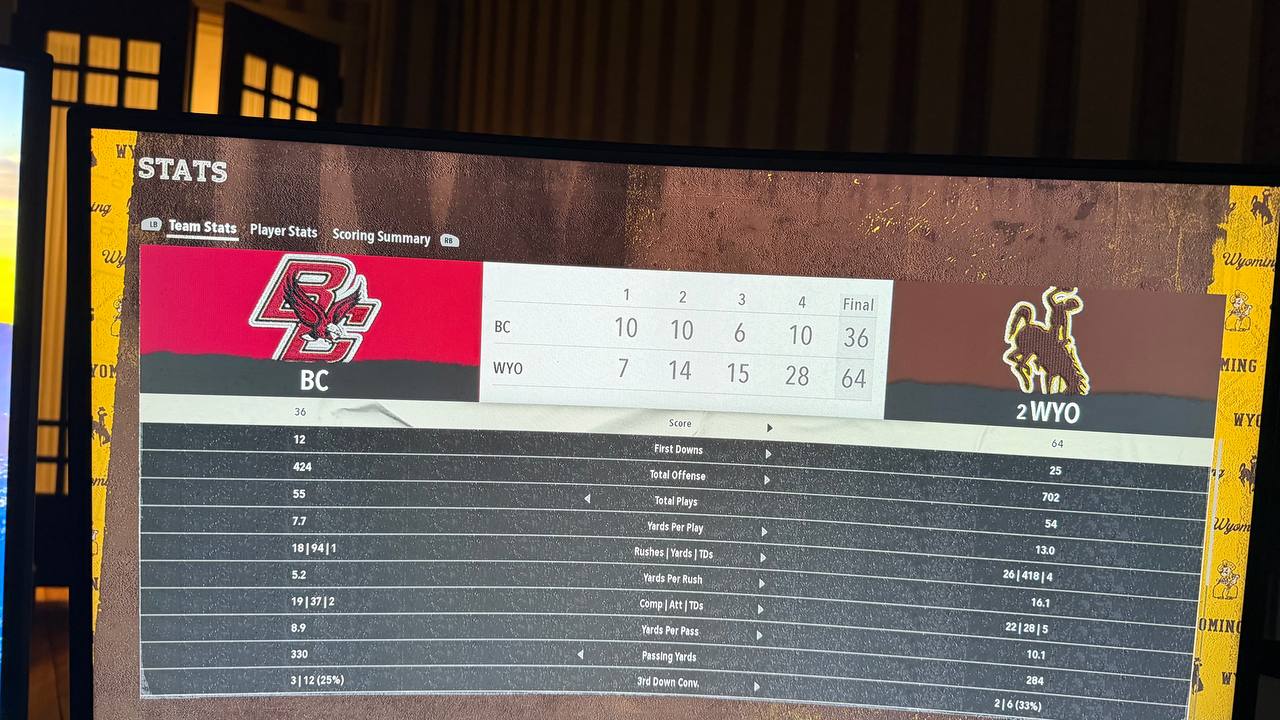Collapse Passing Yards using its left arrow
This screenshot has width=1280, height=720.
point(580,655)
